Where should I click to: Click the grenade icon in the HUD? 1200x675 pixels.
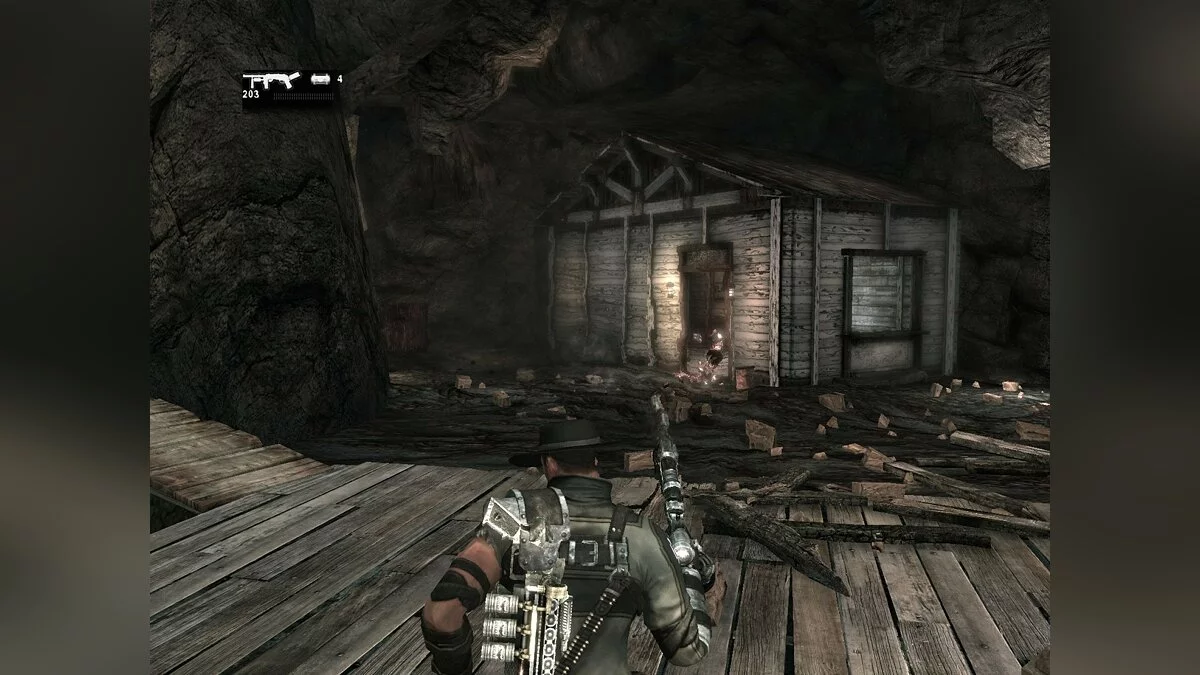(x=320, y=78)
